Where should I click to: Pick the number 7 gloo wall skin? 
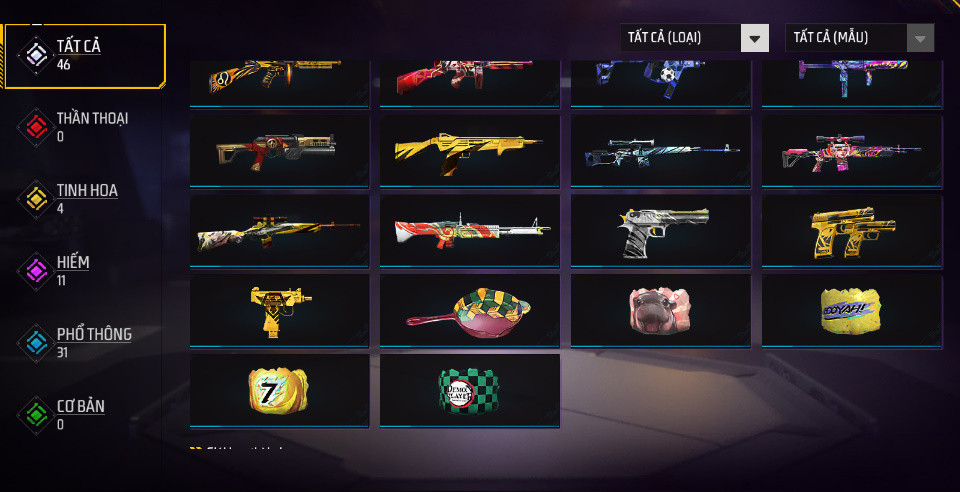(x=279, y=390)
